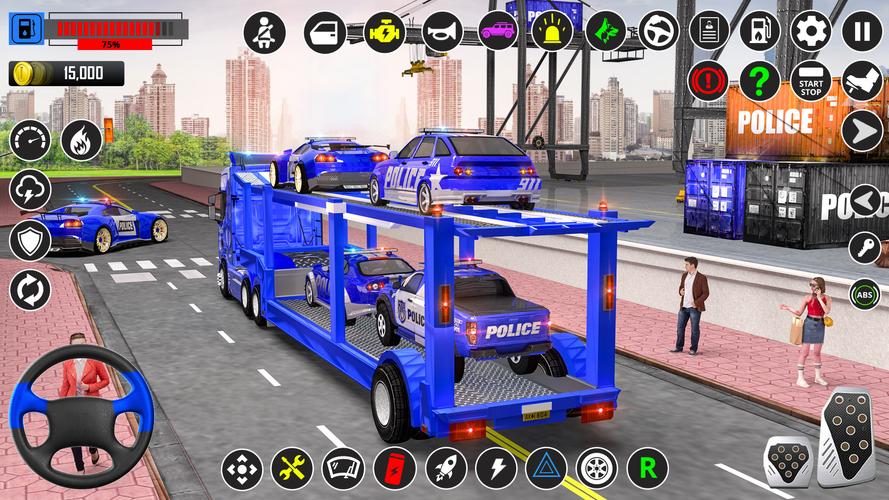
Task: Open the gear settings menu
Action: [811, 31]
